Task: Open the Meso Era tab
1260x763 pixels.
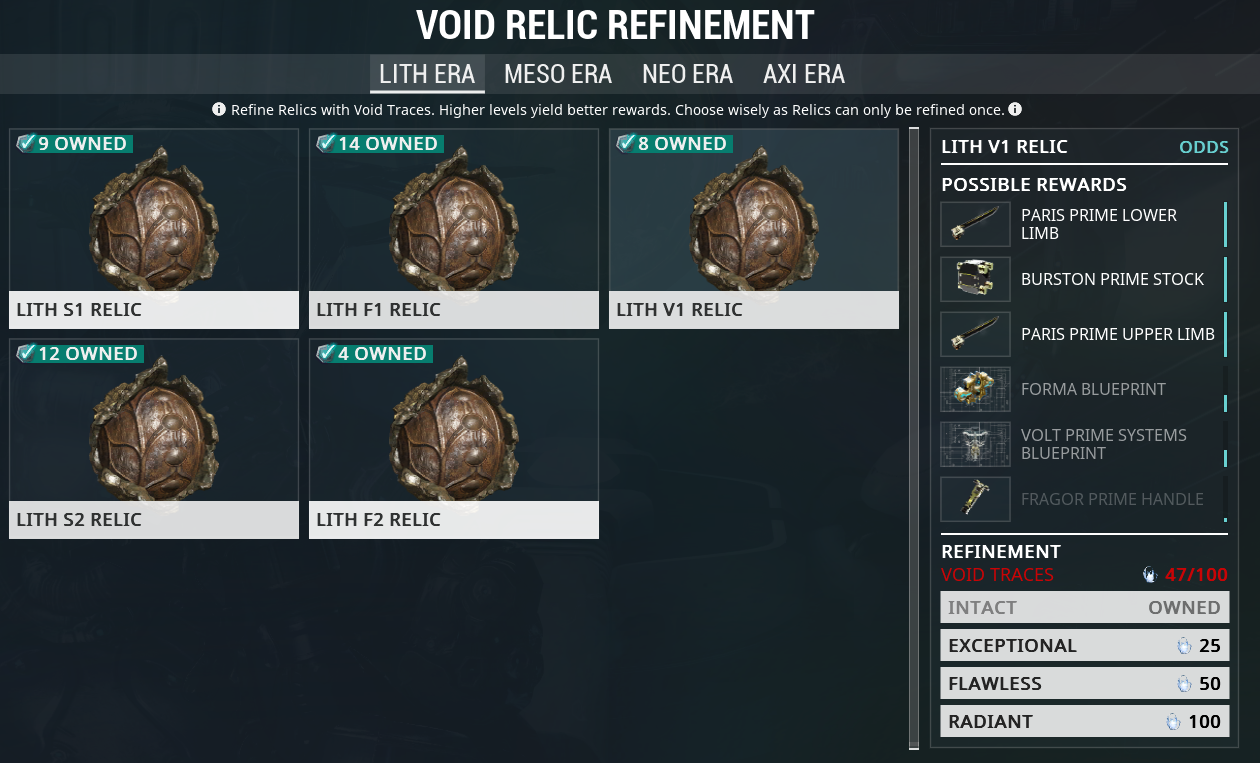Action: 558,74
